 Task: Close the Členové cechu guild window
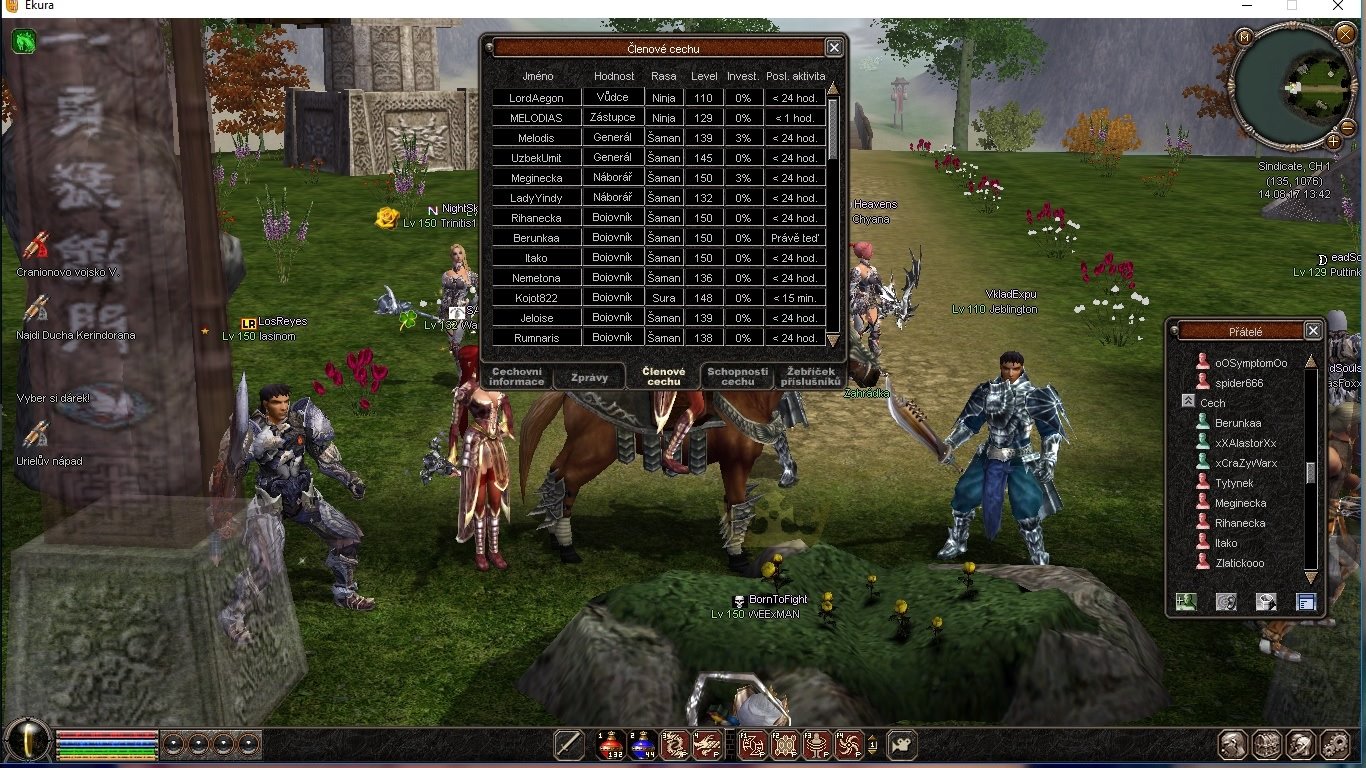click(834, 48)
